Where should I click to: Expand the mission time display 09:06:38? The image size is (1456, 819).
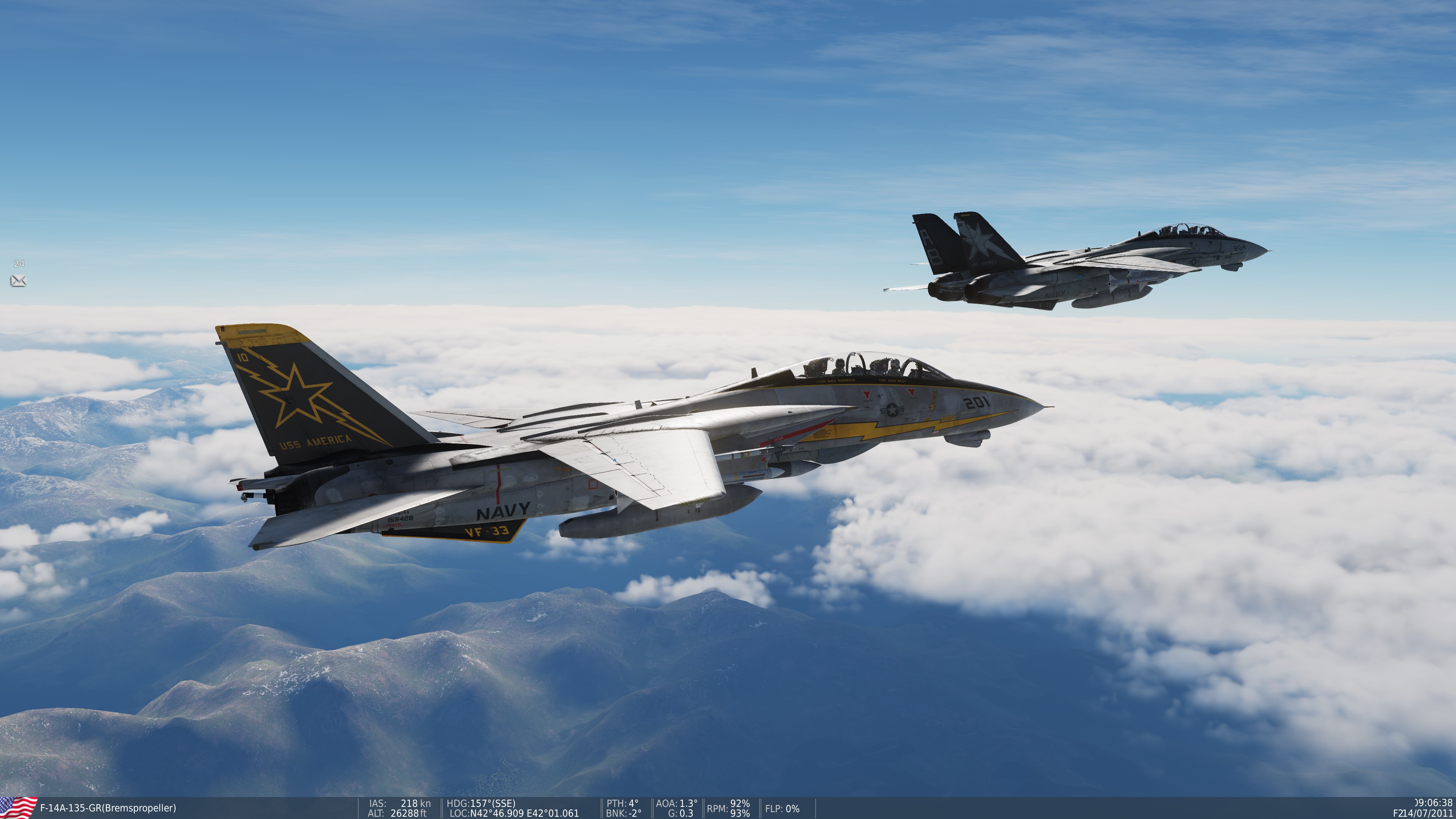[x=1433, y=803]
